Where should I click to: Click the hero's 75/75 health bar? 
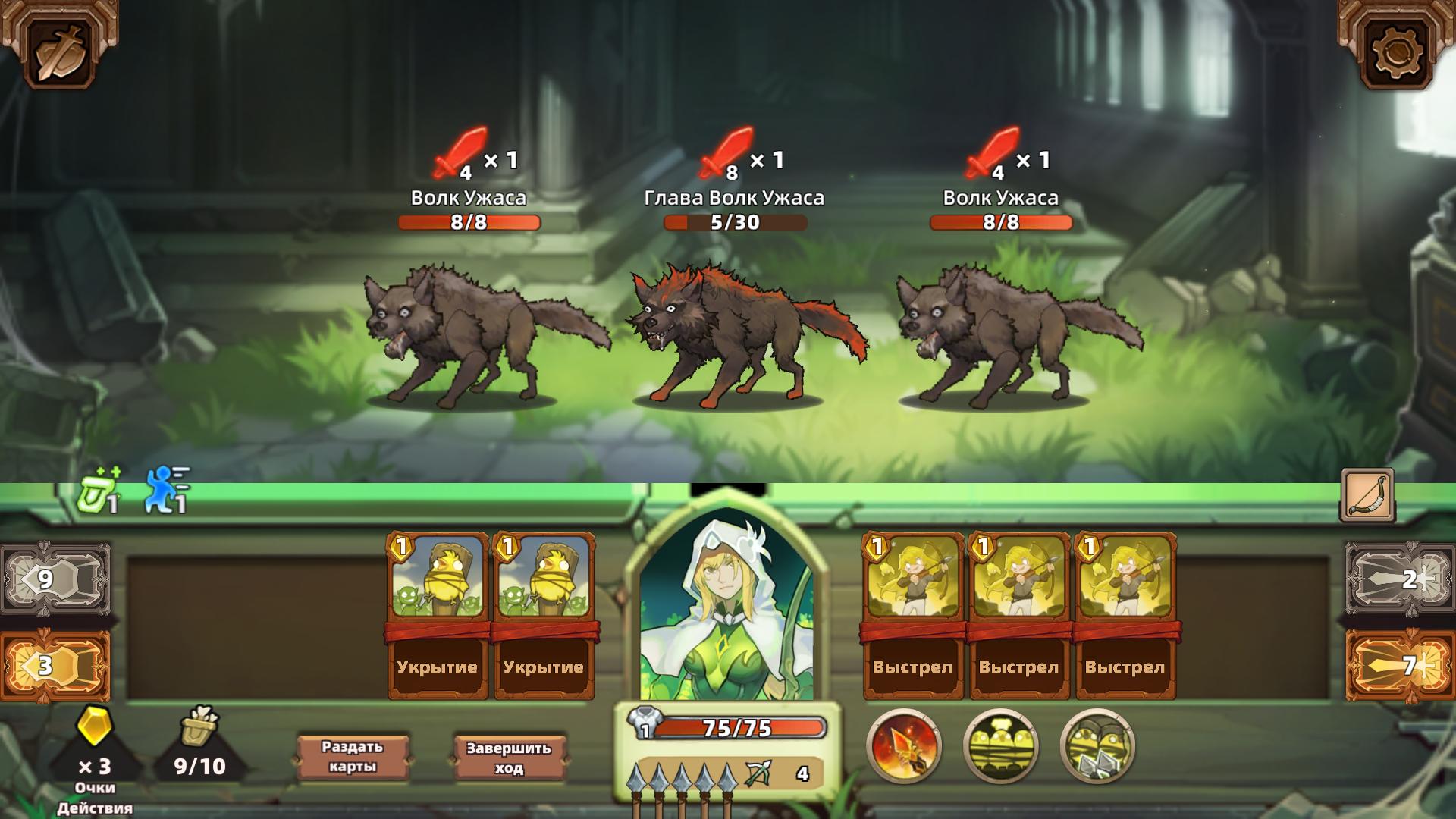pyautogui.click(x=739, y=730)
